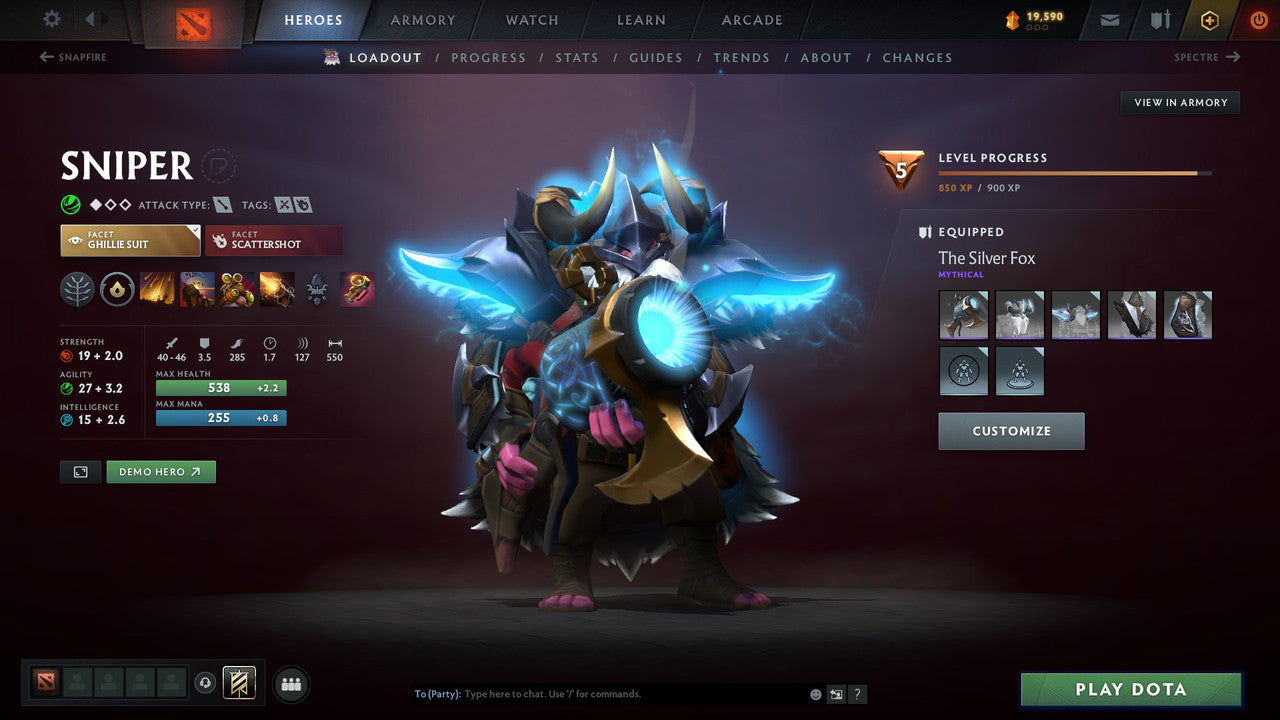This screenshot has width=1280, height=720.
Task: Select the first Silver Fox item thumbnail
Action: [x=963, y=314]
